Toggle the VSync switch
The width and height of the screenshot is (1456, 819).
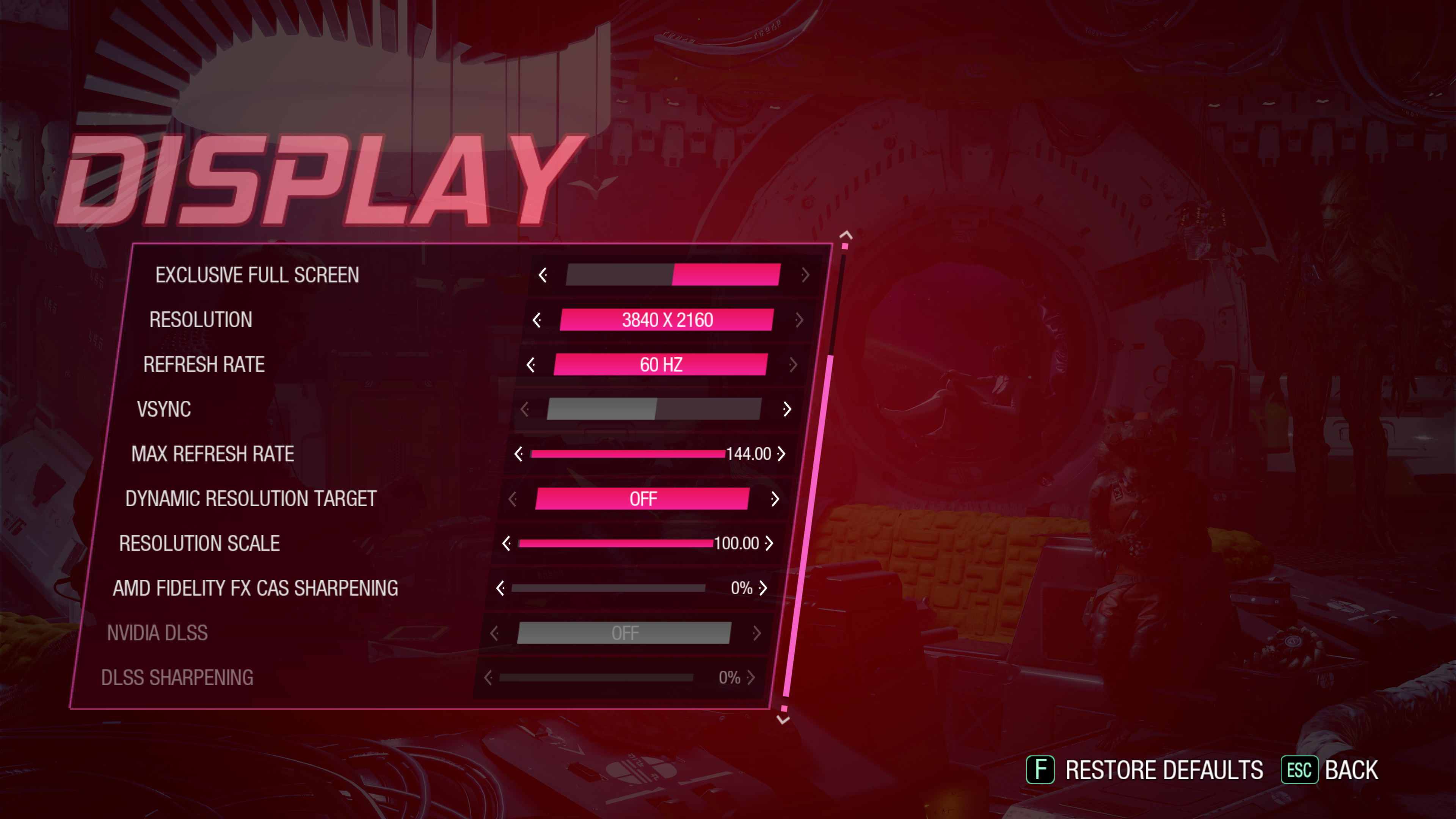tap(654, 409)
